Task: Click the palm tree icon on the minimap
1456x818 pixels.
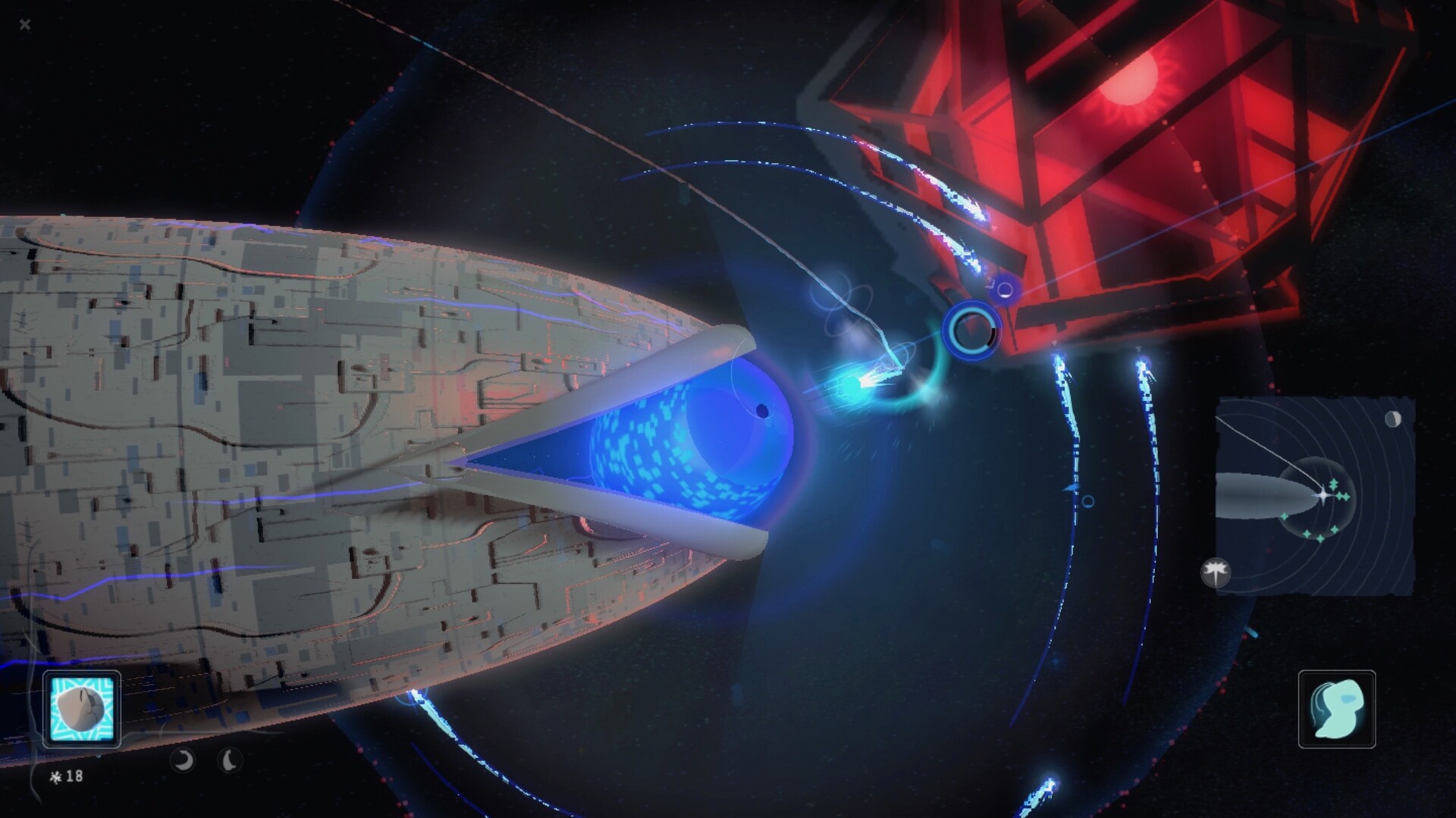Action: point(1216,572)
